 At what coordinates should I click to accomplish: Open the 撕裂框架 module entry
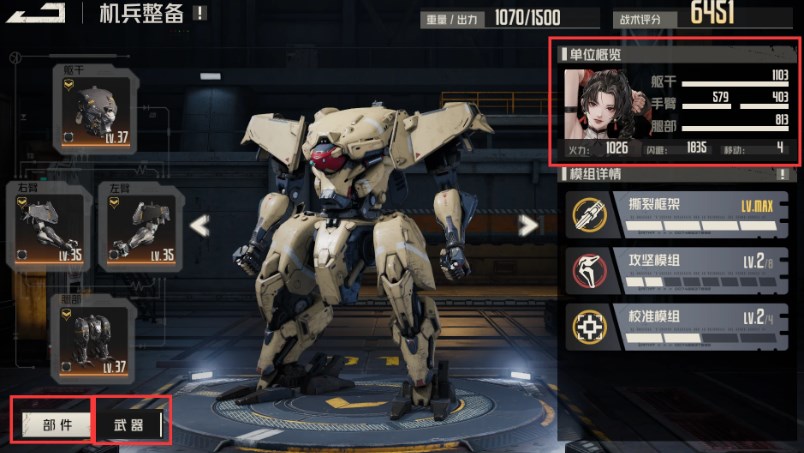pyautogui.click(x=676, y=214)
